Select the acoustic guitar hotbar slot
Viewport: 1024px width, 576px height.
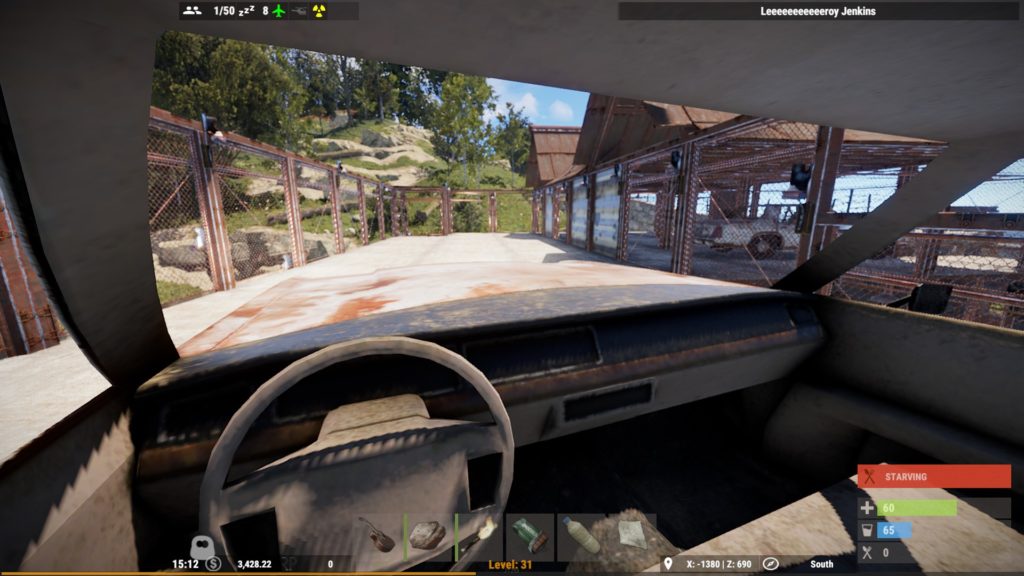[378, 536]
